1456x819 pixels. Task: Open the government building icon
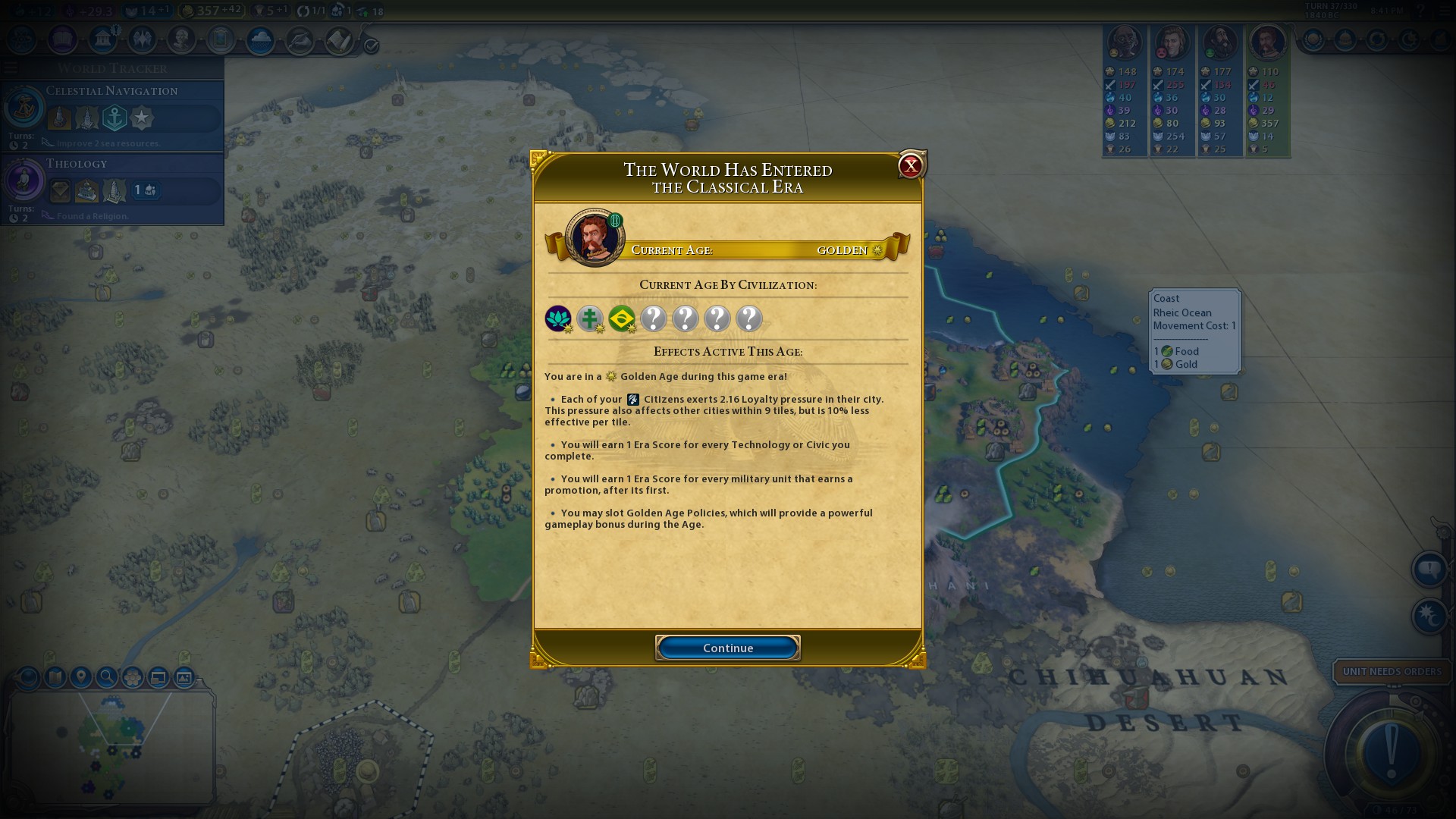(x=102, y=39)
